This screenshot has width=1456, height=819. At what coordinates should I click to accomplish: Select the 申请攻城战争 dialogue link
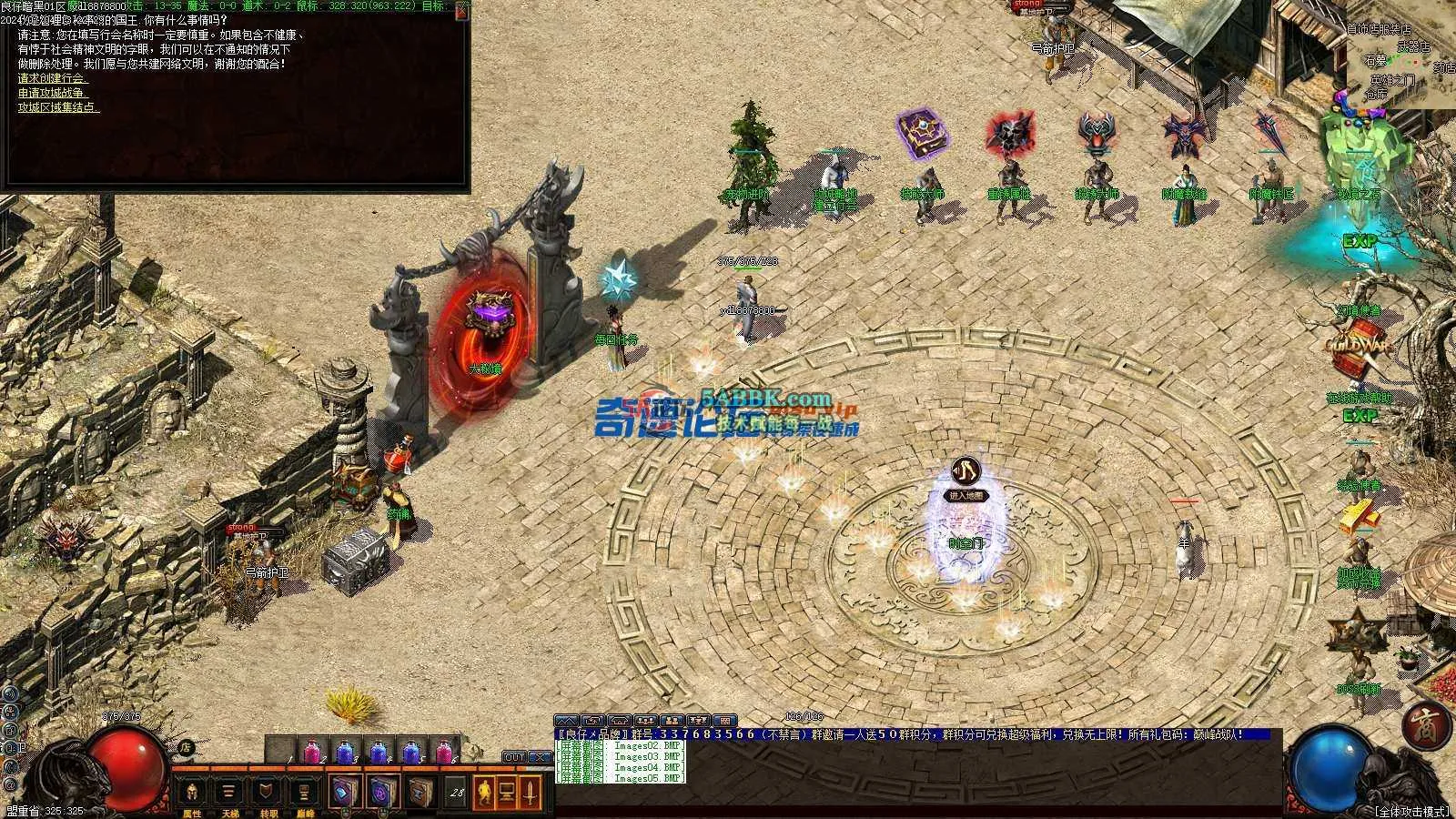click(53, 93)
